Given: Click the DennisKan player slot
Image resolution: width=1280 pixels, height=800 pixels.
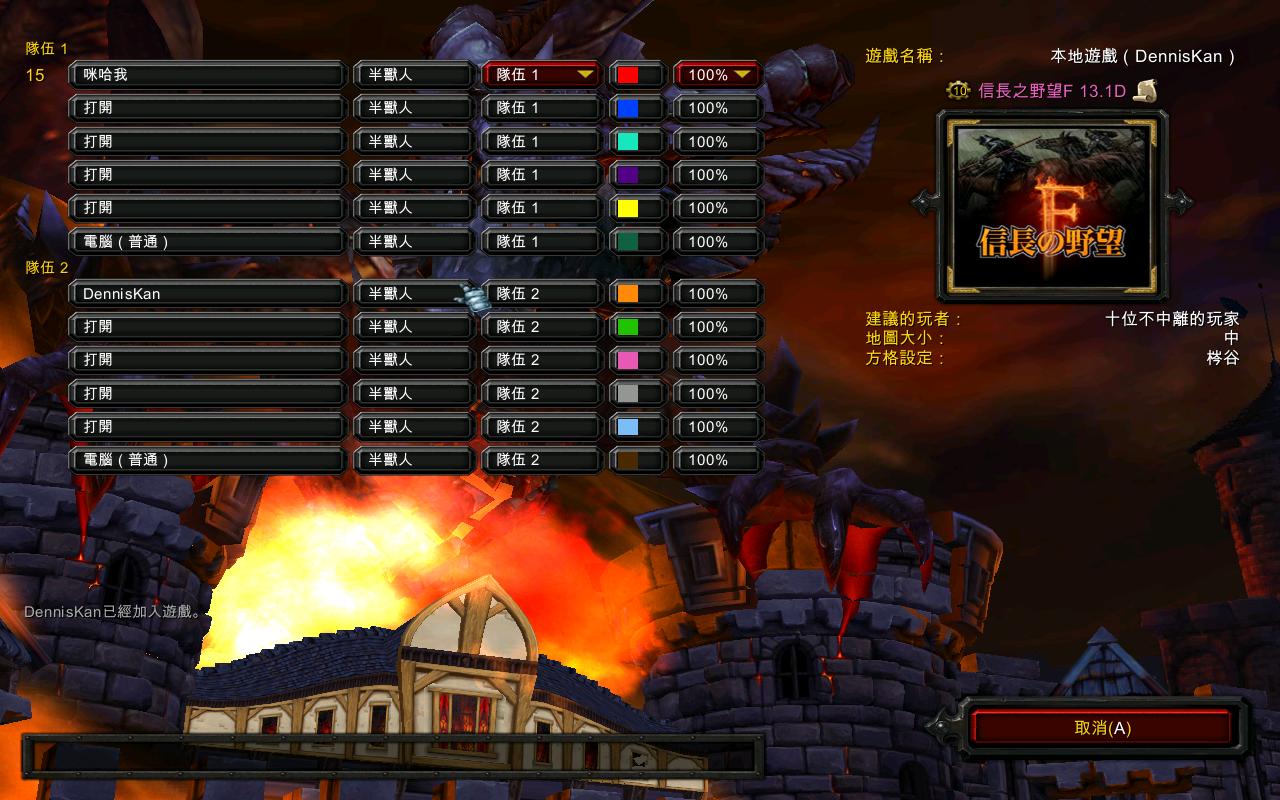Looking at the screenshot, I should coord(207,294).
